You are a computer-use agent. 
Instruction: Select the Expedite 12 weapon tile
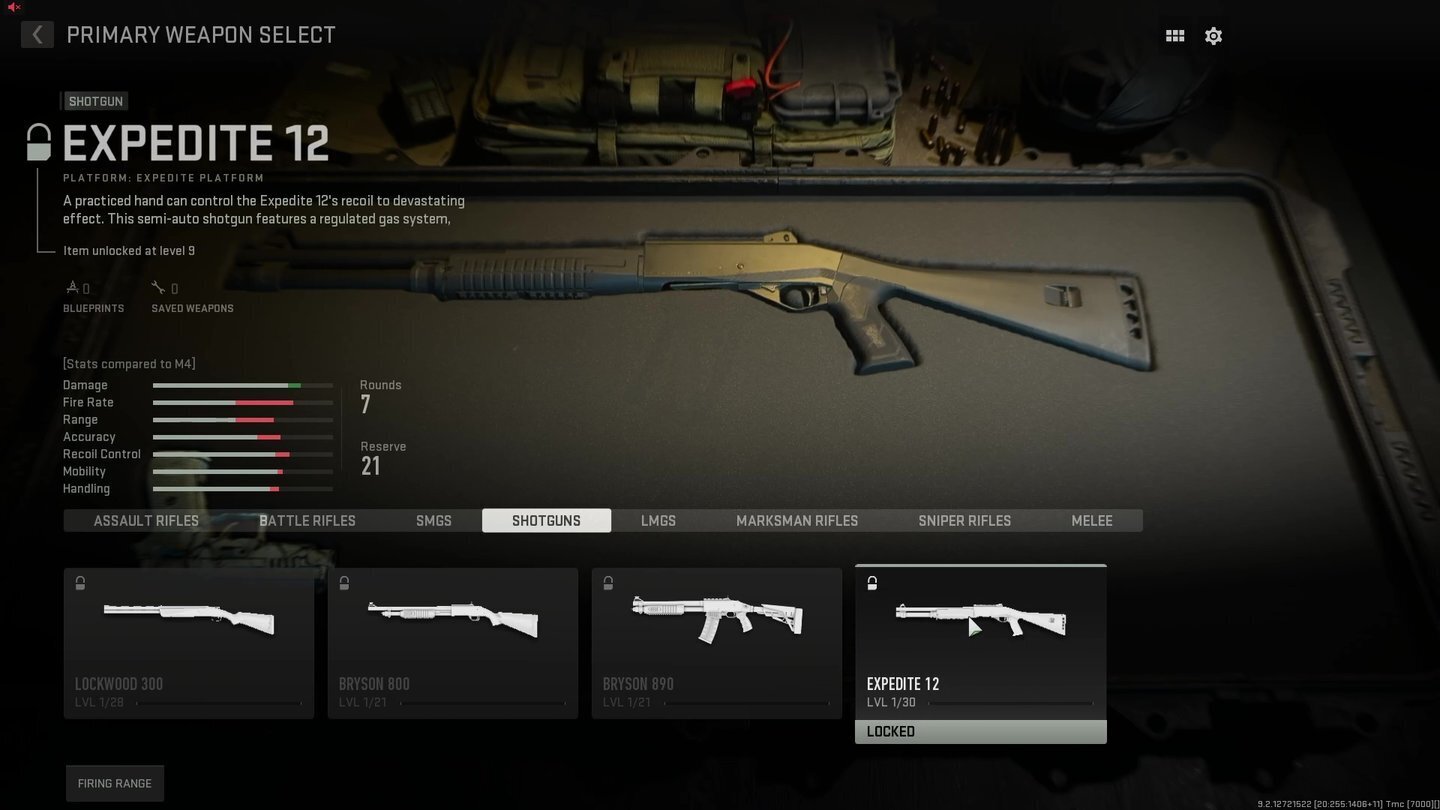pyautogui.click(x=981, y=643)
